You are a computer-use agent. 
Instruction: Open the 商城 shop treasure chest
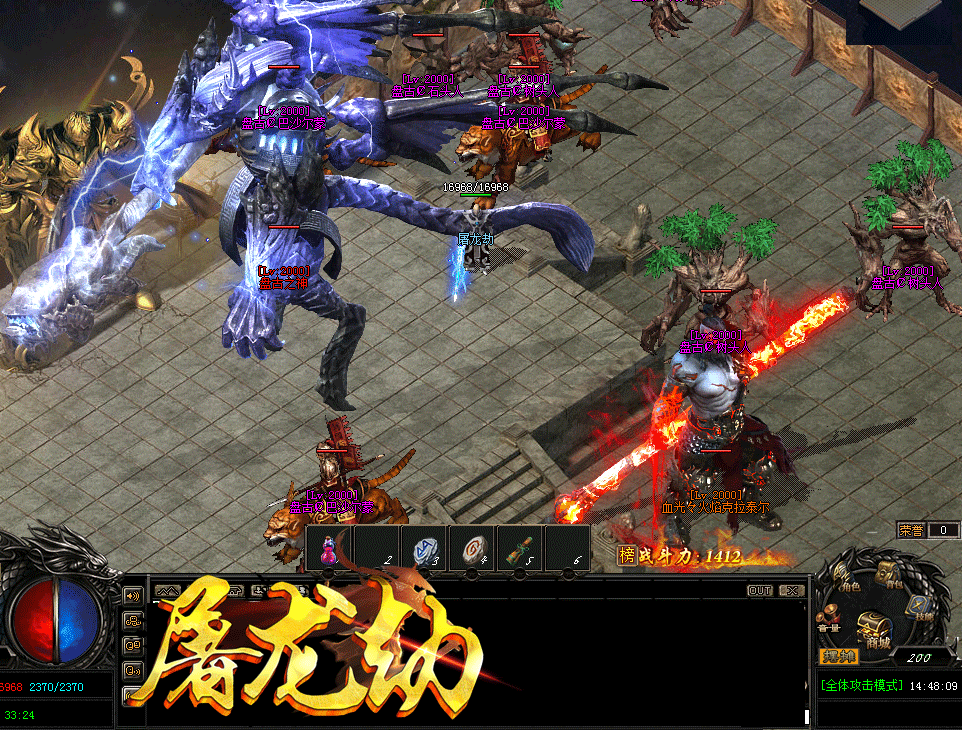coord(877,630)
